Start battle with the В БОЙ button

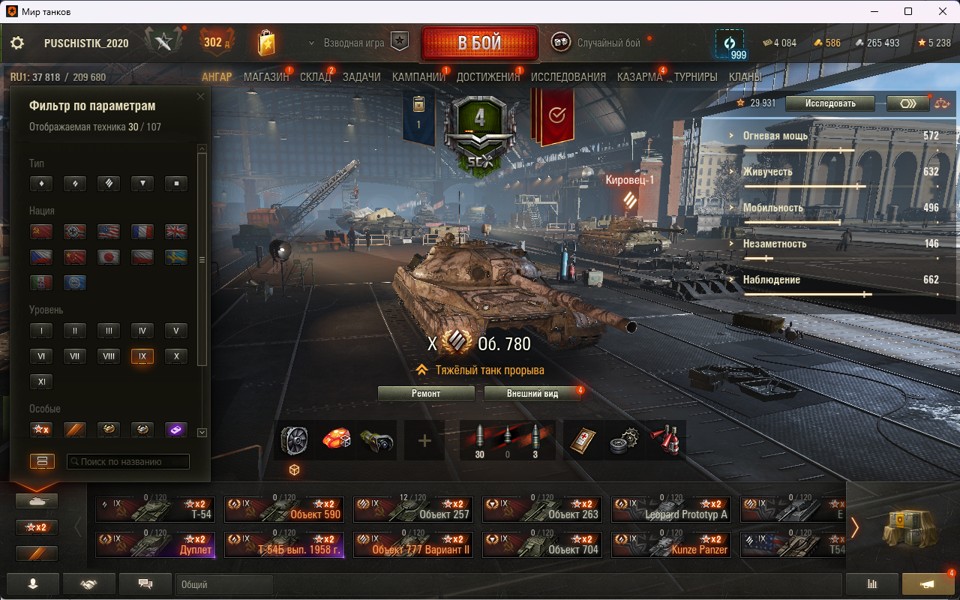point(480,44)
